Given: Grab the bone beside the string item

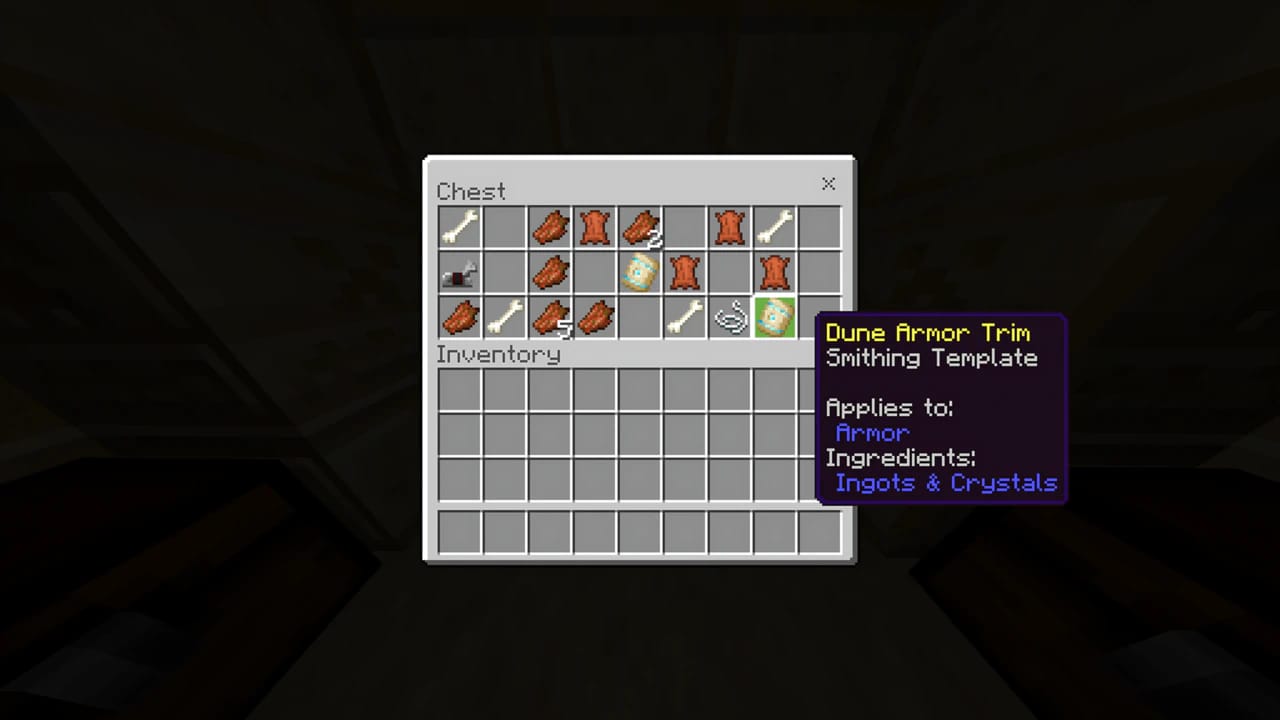Looking at the screenshot, I should (x=684, y=317).
